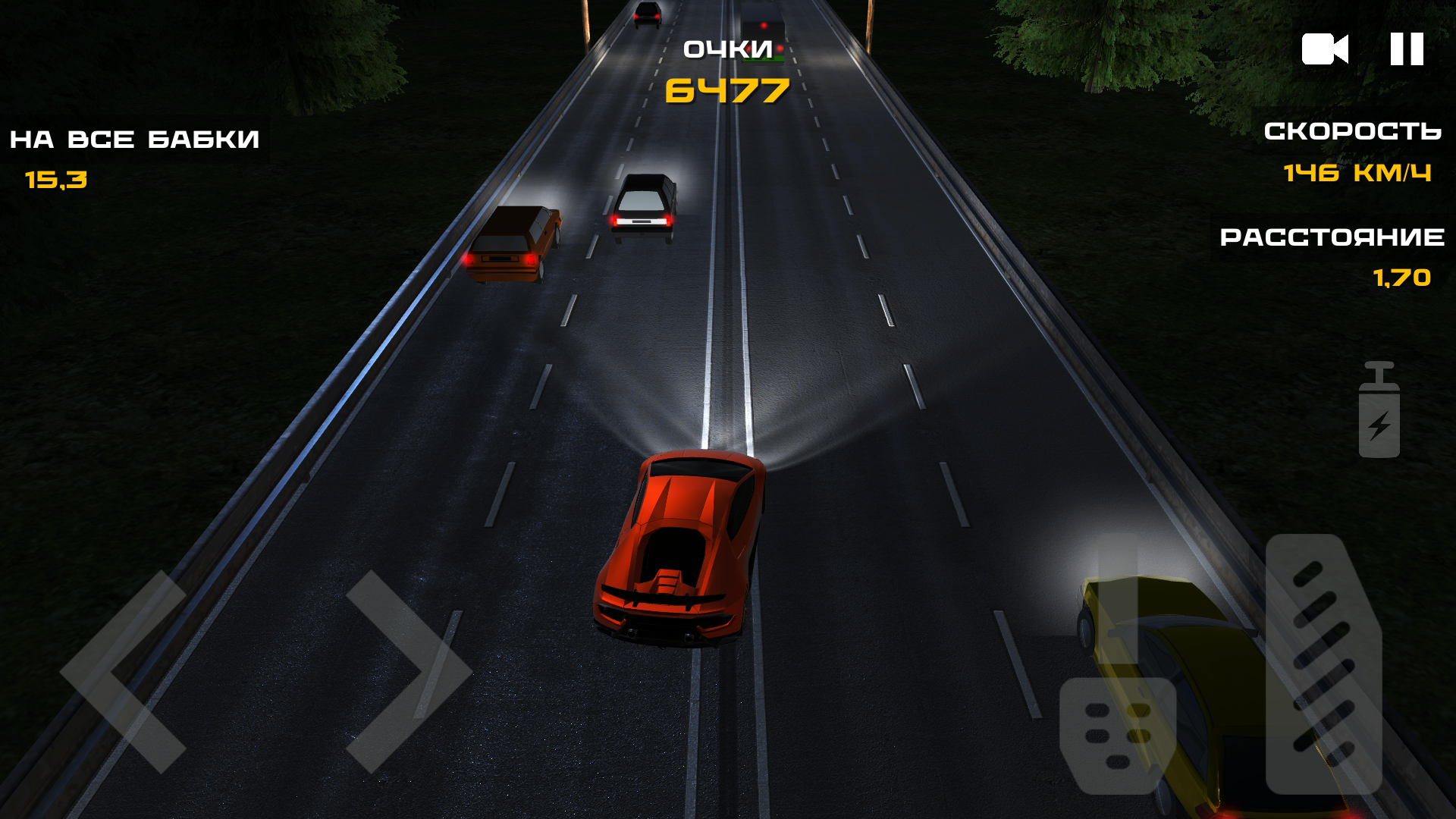
Task: Select the НА ВСЕ БАБКИ mode label
Action: (x=134, y=139)
